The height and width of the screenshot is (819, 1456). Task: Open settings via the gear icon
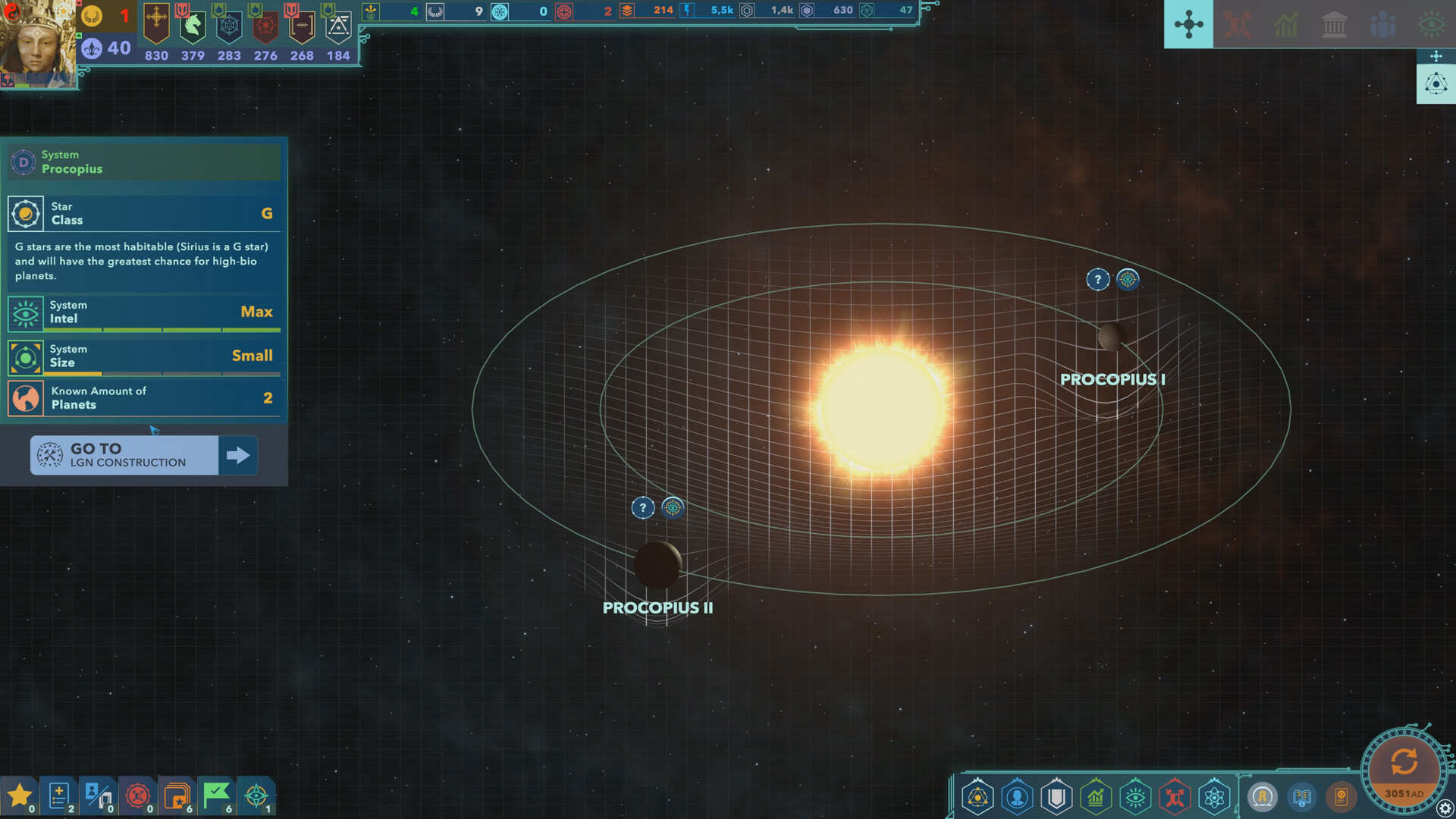(x=1445, y=808)
